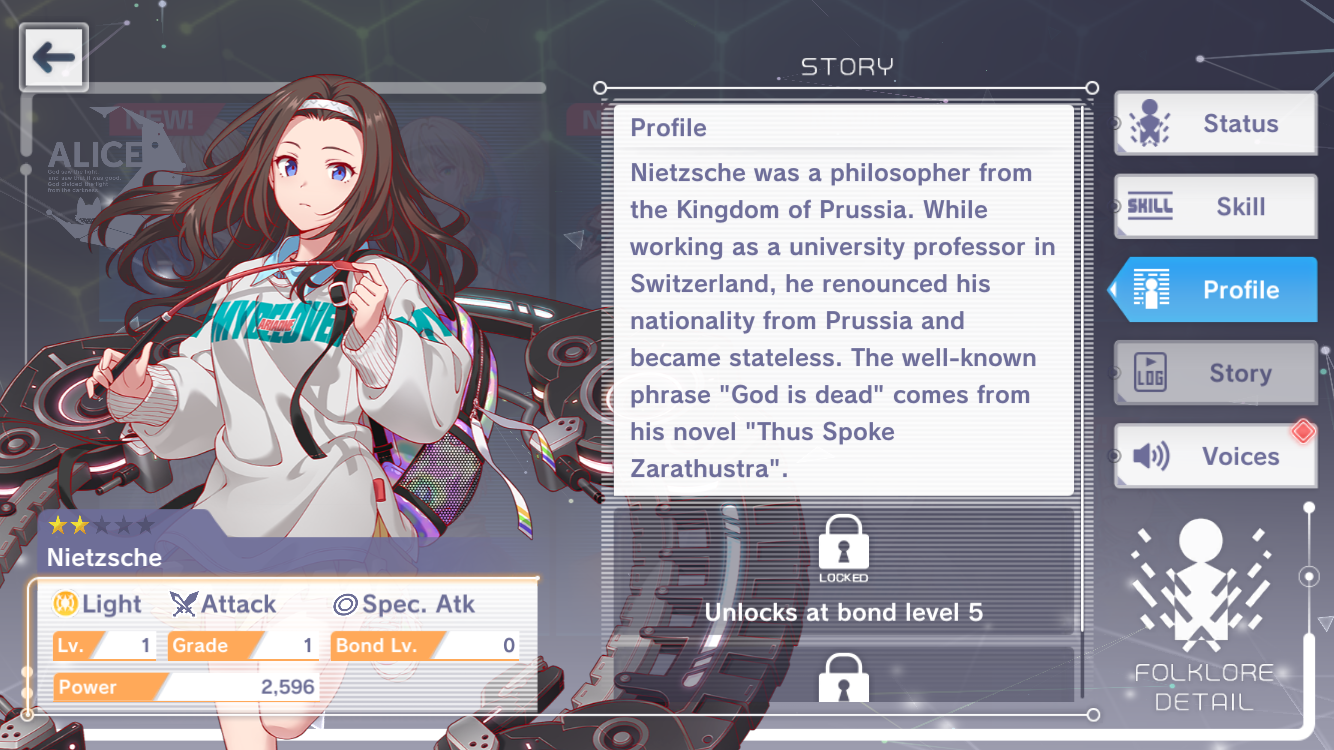Click the locked bond level 5 entry
The height and width of the screenshot is (750, 1334).
(843, 572)
